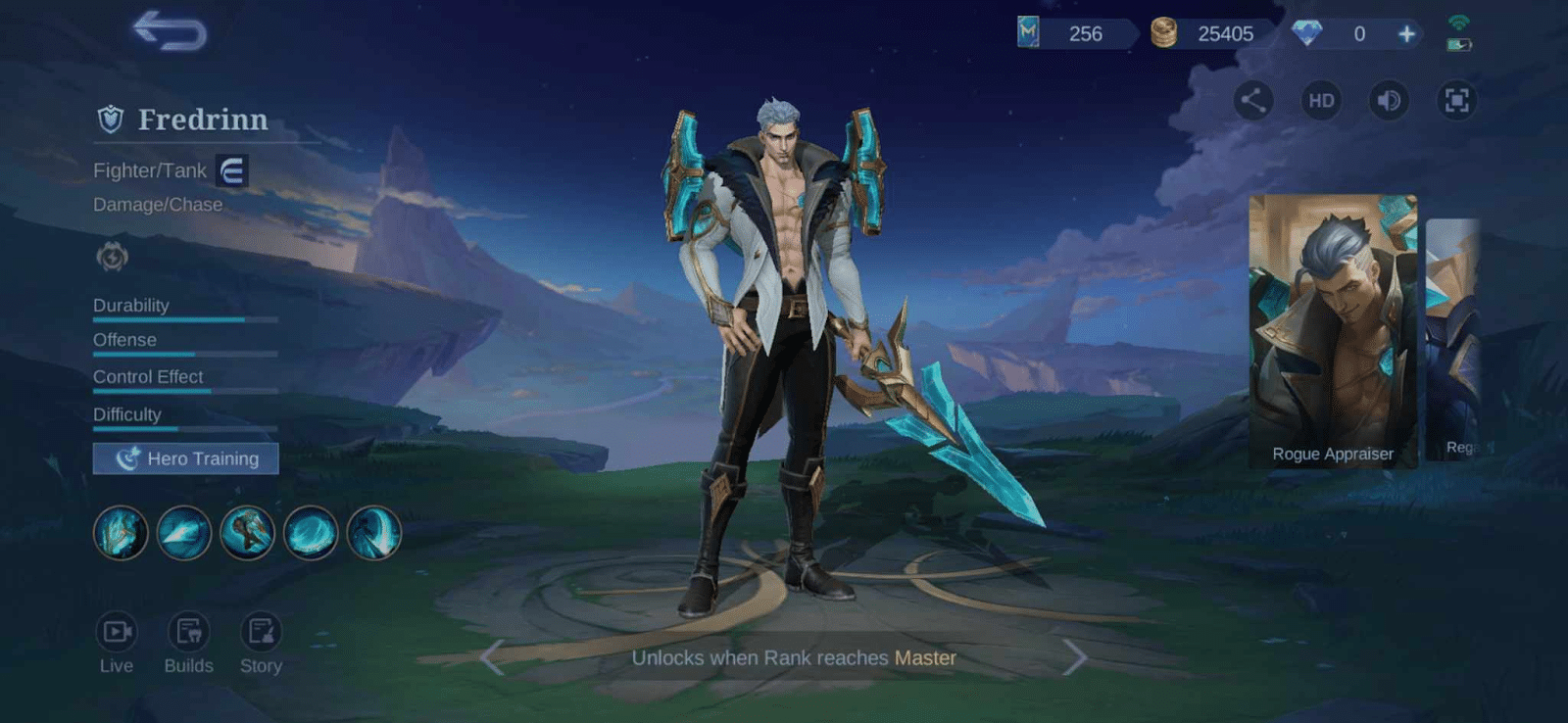Image resolution: width=1568 pixels, height=723 pixels.
Task: Open diamonds top-up with plus button
Action: (1407, 33)
